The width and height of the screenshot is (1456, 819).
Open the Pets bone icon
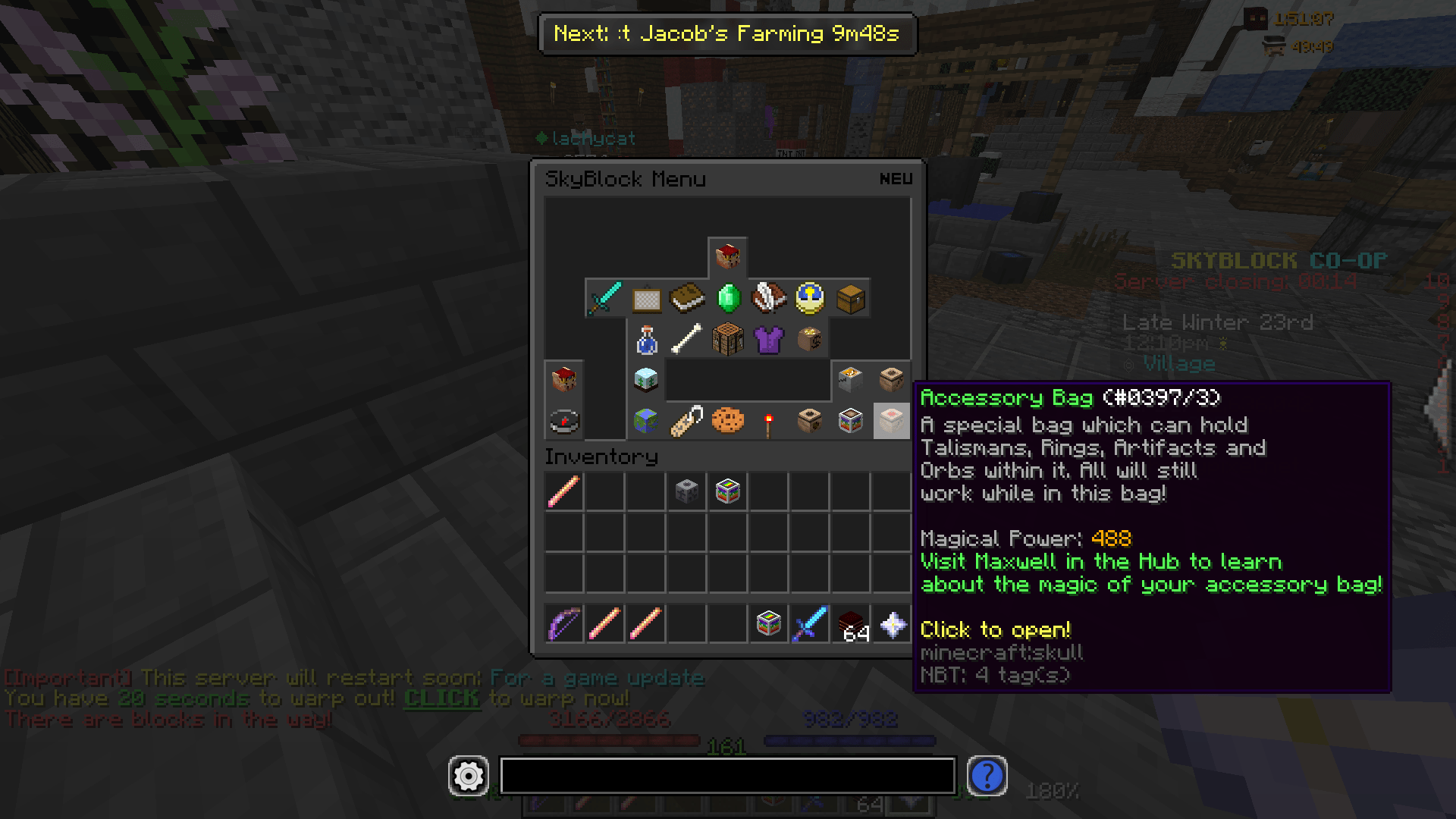click(686, 339)
